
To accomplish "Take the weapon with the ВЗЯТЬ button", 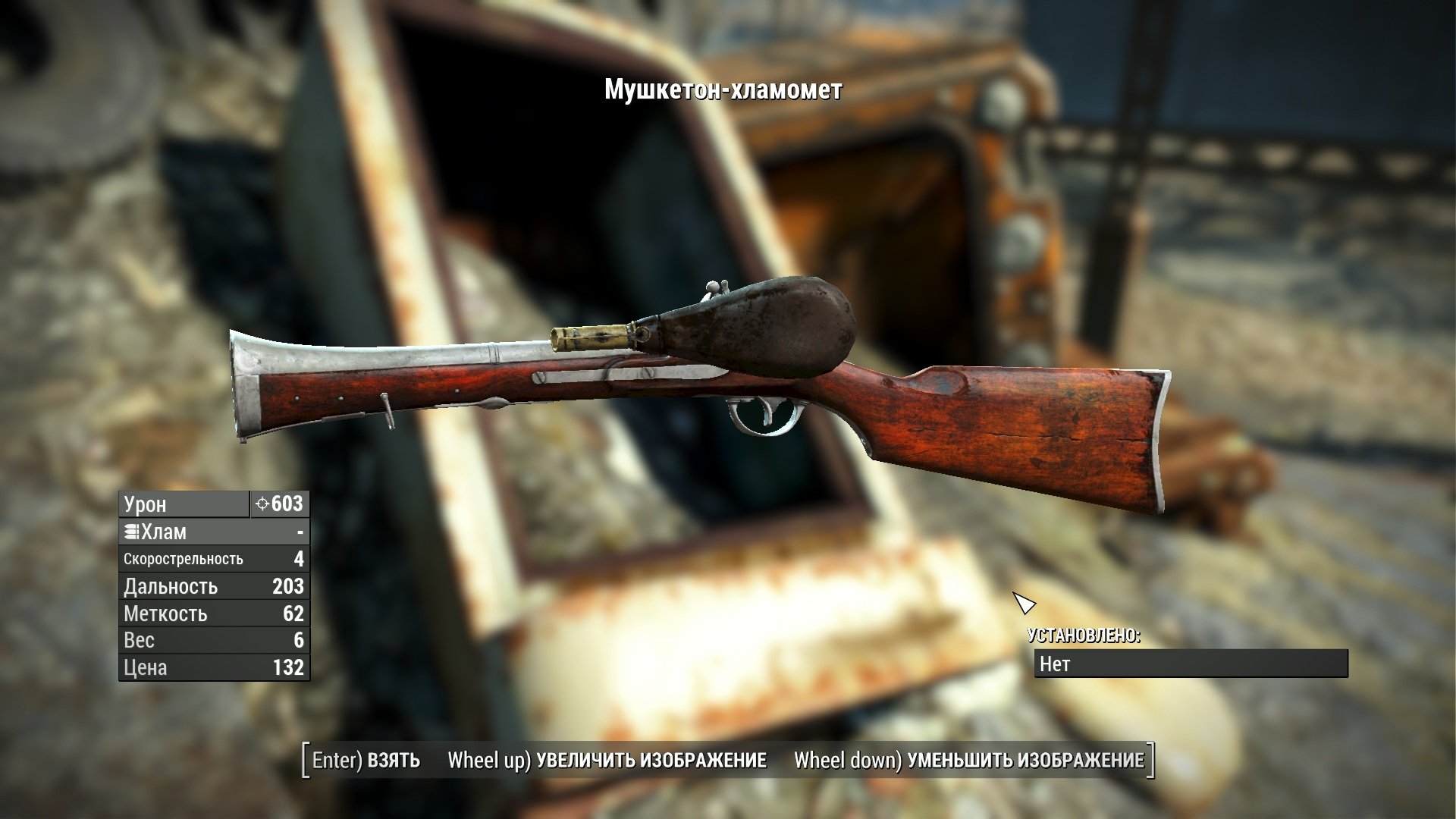I will coord(366,761).
